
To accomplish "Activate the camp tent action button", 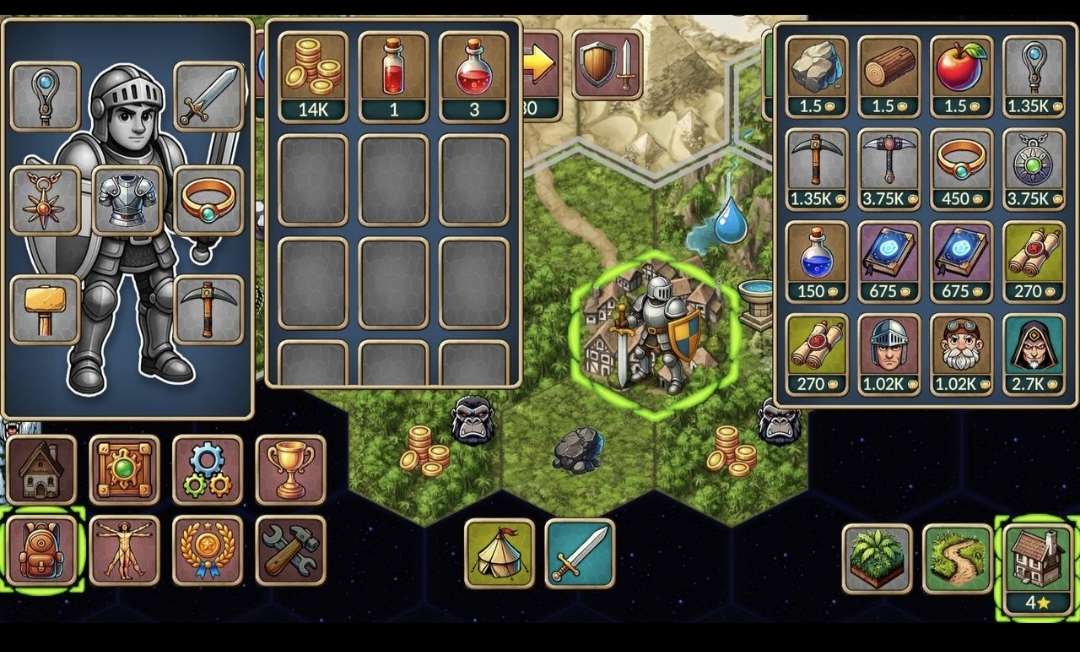I will coord(499,553).
